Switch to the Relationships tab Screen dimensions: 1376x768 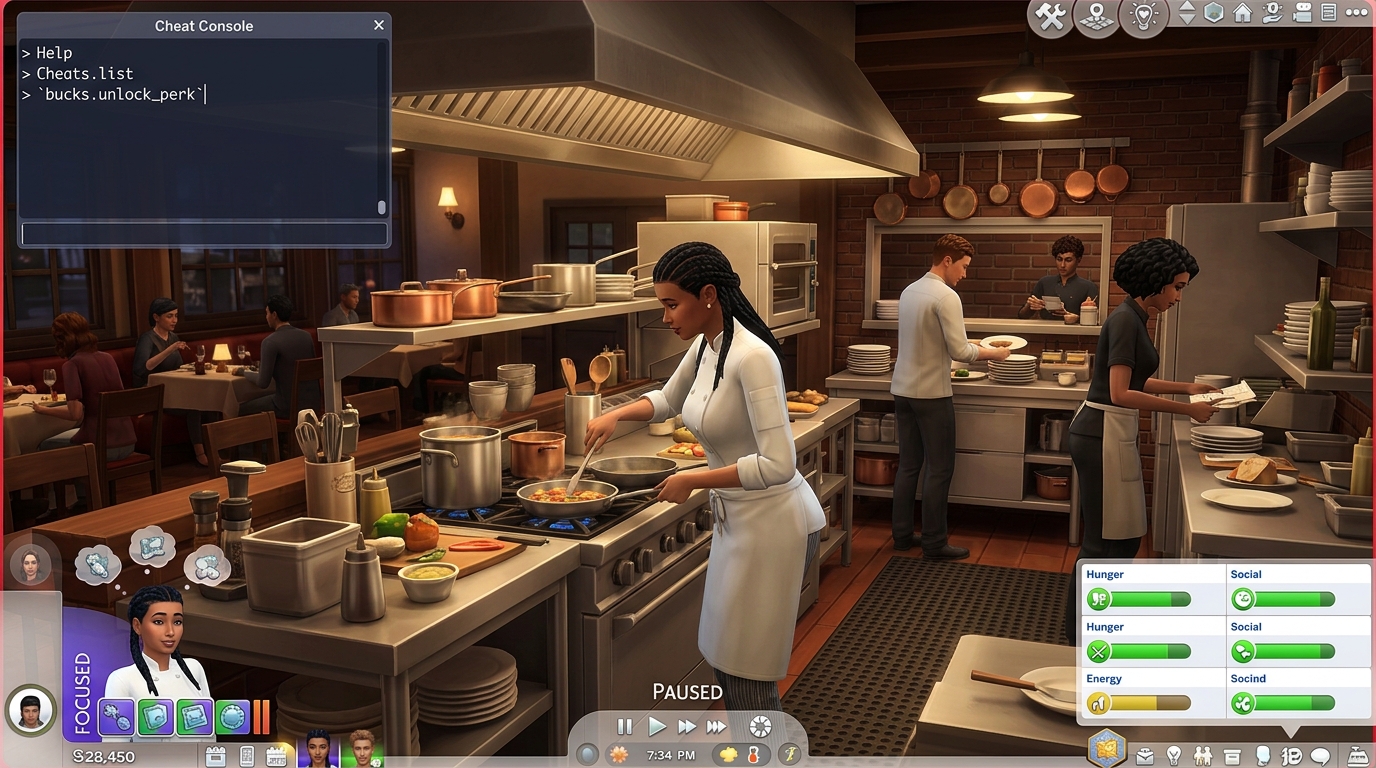pos(1201,757)
